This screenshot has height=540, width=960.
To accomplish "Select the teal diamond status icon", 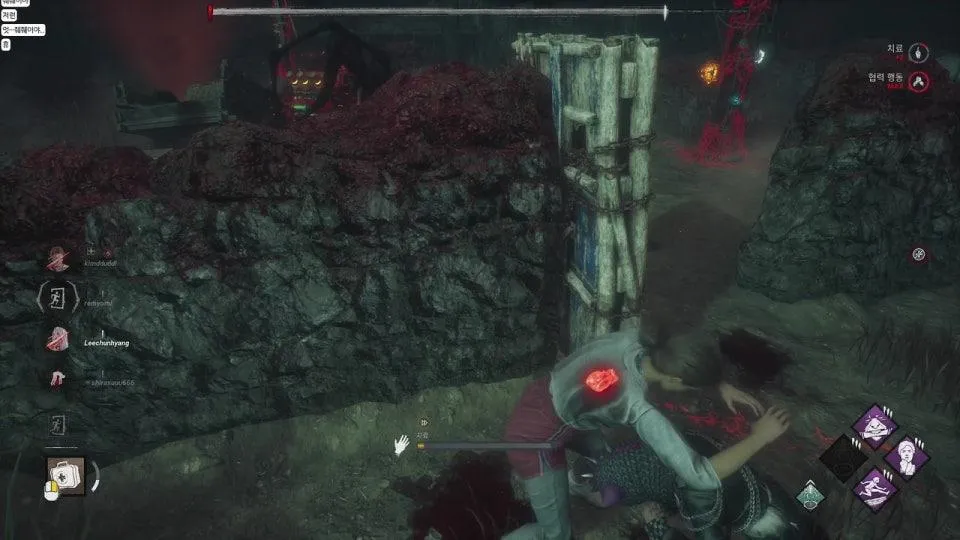I will [x=810, y=495].
